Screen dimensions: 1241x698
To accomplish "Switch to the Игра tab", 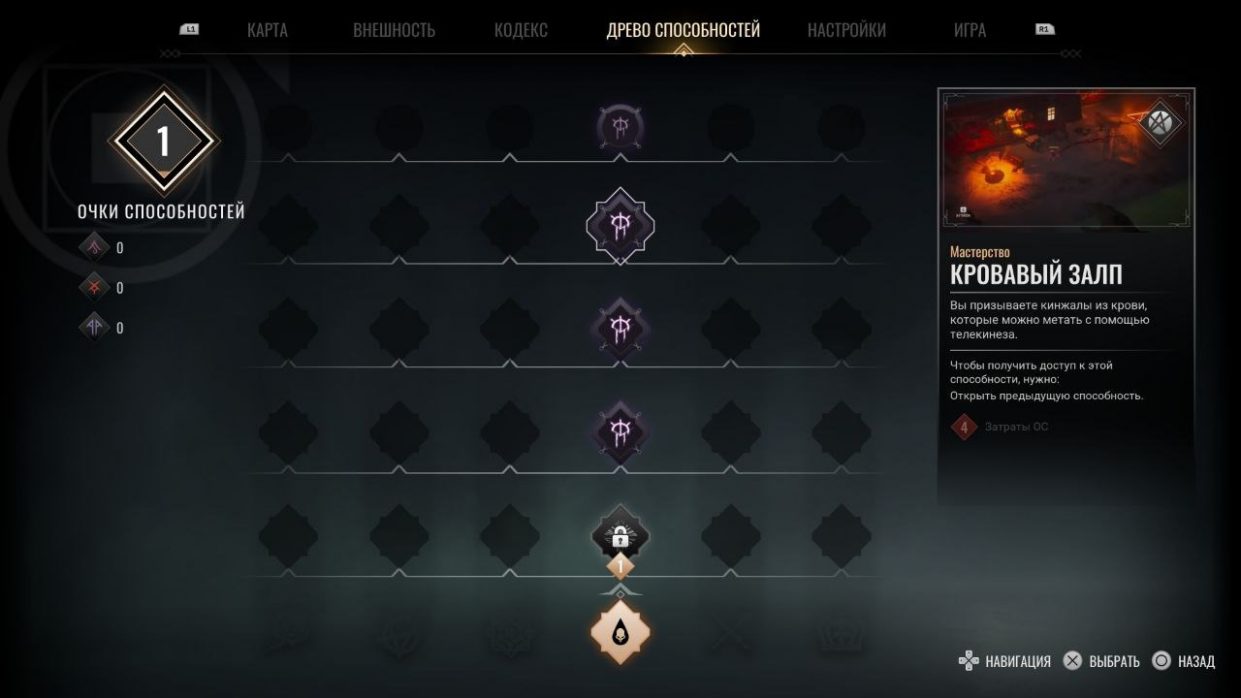I will [x=969, y=30].
